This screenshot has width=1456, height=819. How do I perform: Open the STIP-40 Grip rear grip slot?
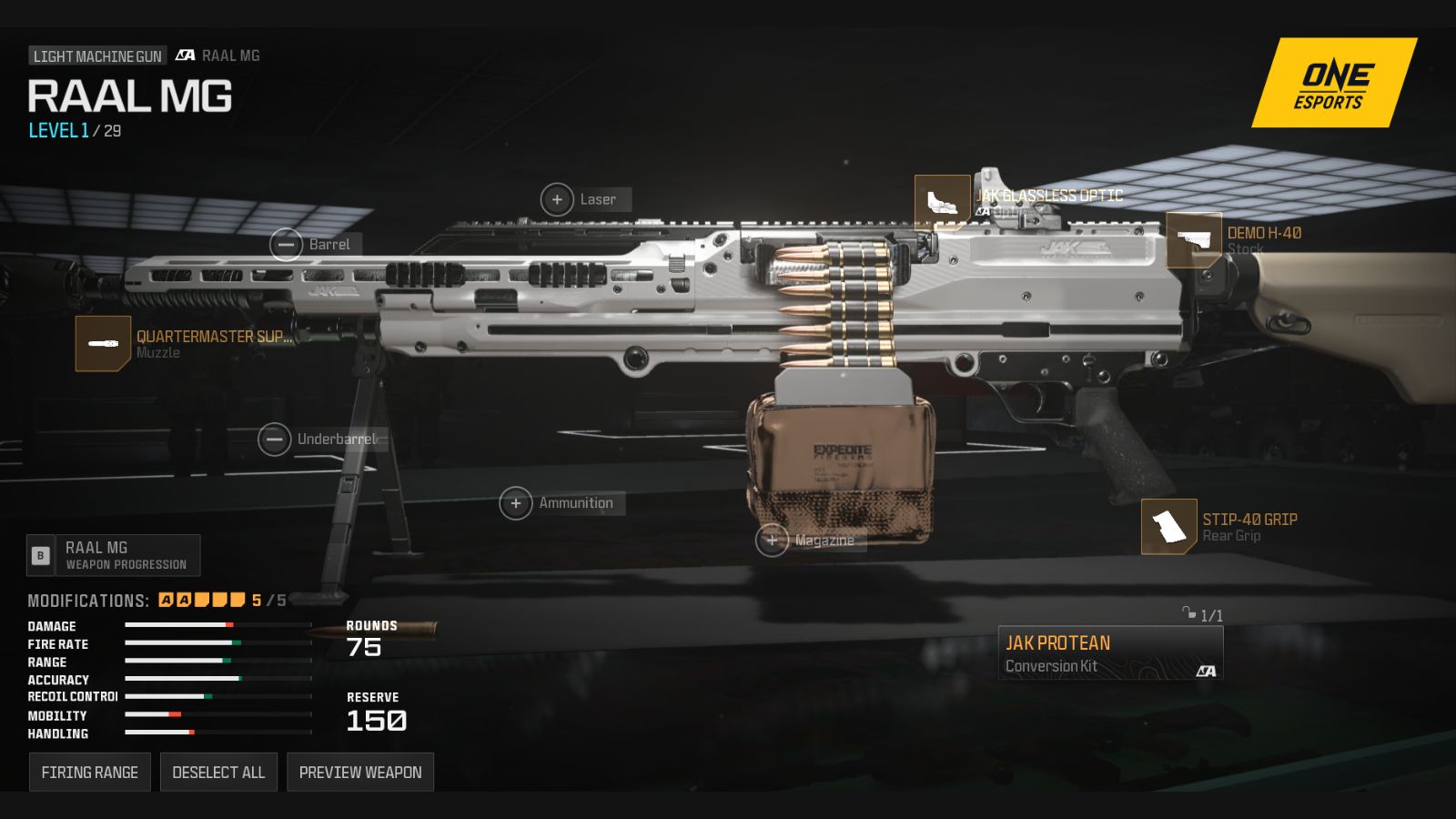(x=1168, y=526)
